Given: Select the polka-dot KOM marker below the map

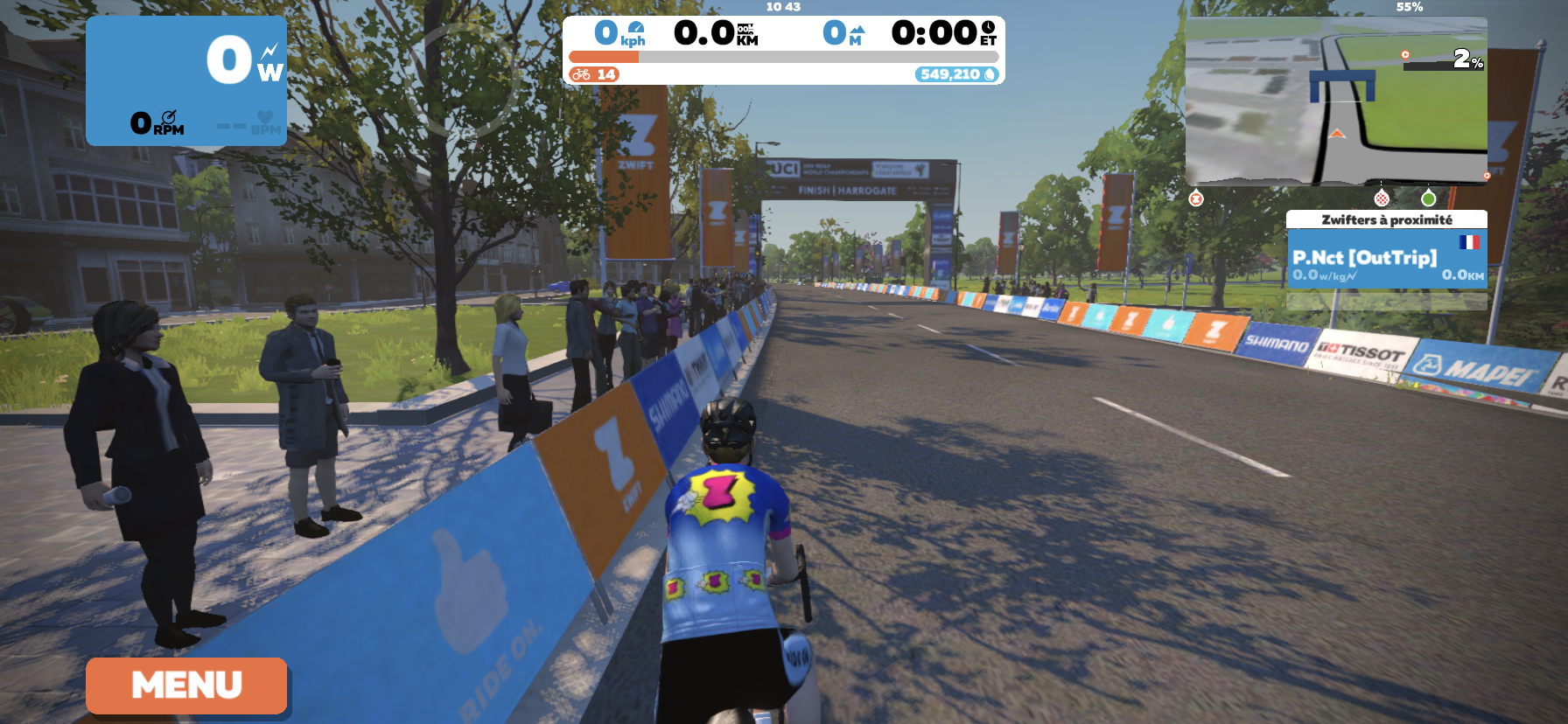Looking at the screenshot, I should (x=1382, y=199).
